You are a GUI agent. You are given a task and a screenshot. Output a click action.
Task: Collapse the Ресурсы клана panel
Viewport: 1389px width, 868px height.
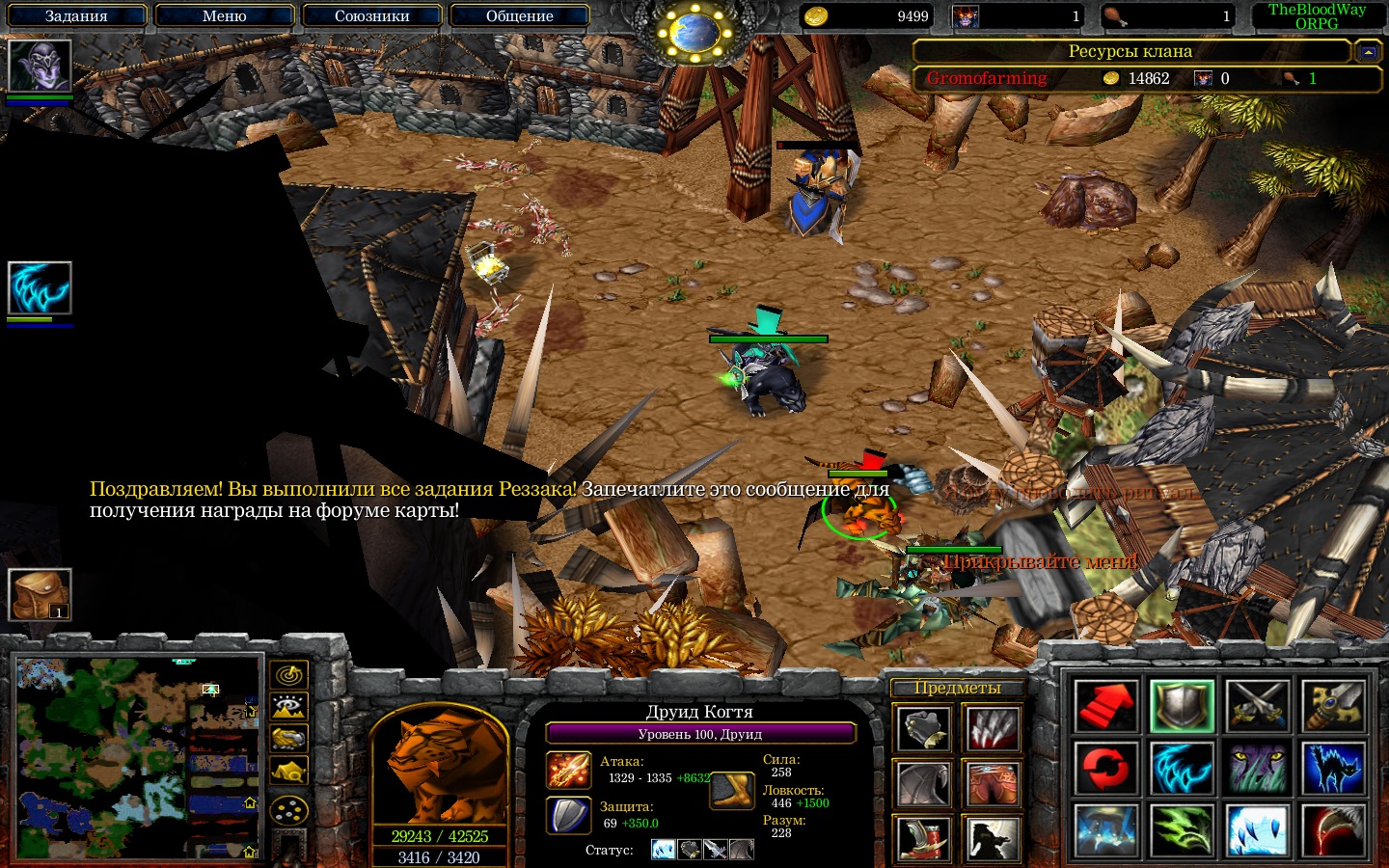[1368, 52]
